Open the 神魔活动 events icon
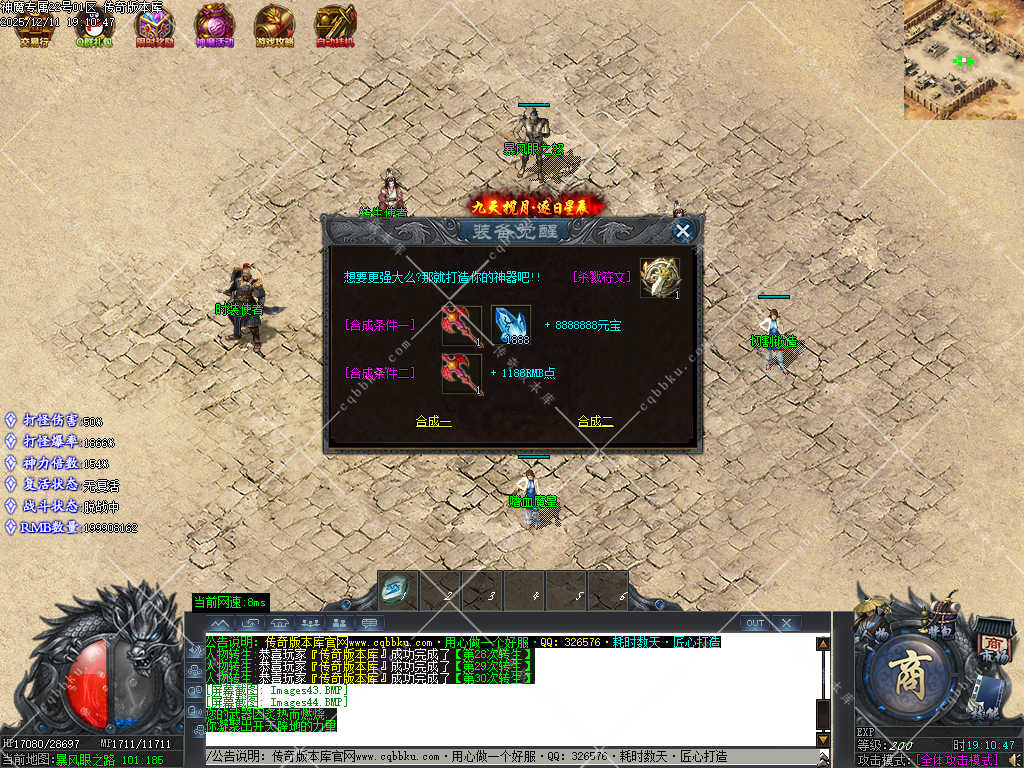This screenshot has width=1024, height=768. coord(214,25)
